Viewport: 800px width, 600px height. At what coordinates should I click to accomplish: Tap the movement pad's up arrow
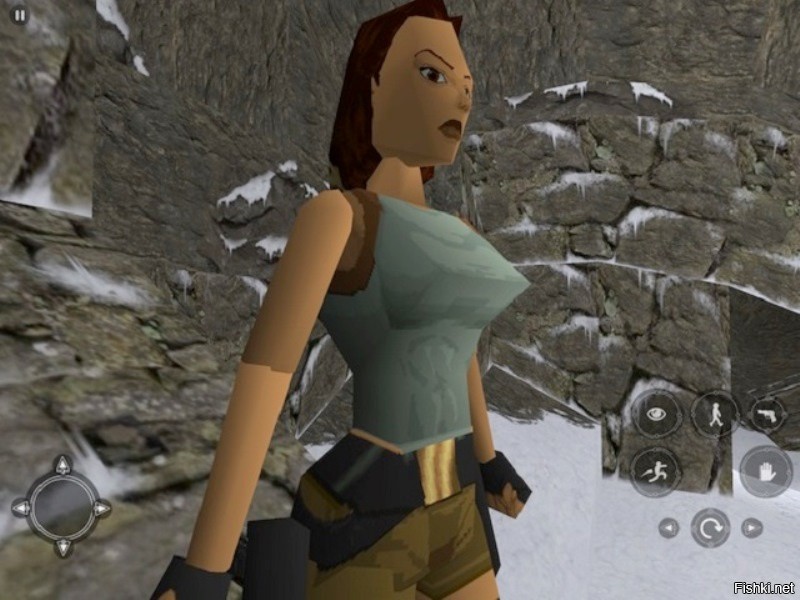[x=62, y=465]
